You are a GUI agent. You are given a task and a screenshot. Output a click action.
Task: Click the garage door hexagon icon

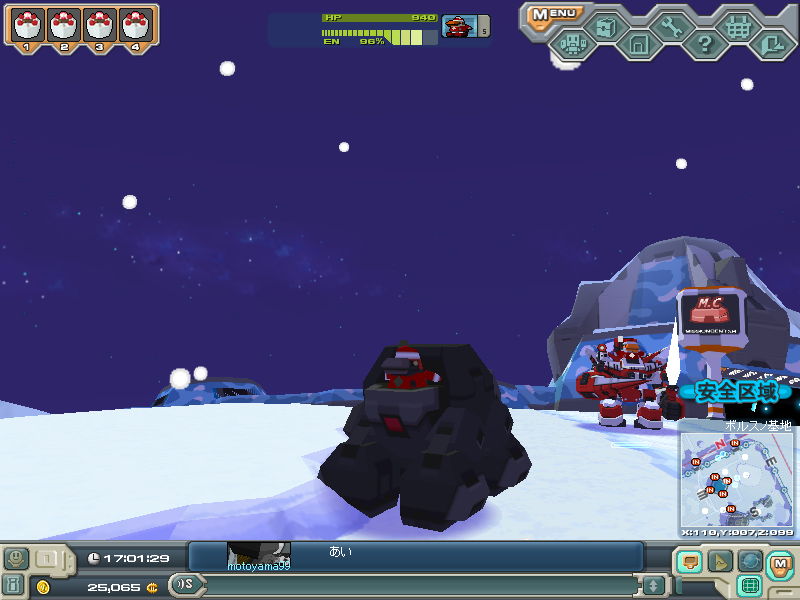638,44
